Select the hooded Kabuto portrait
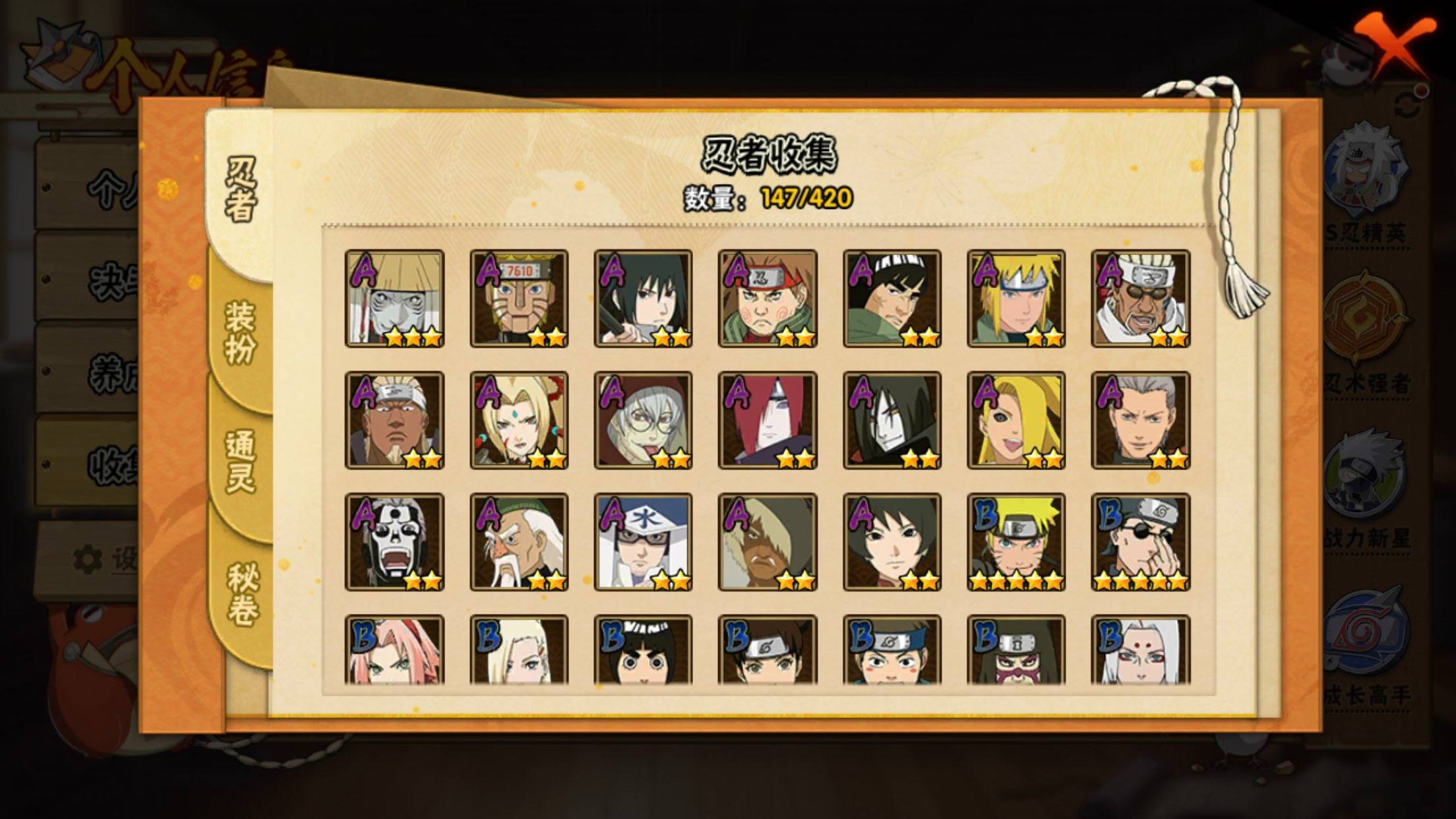This screenshot has width=1456, height=819. pos(643,420)
